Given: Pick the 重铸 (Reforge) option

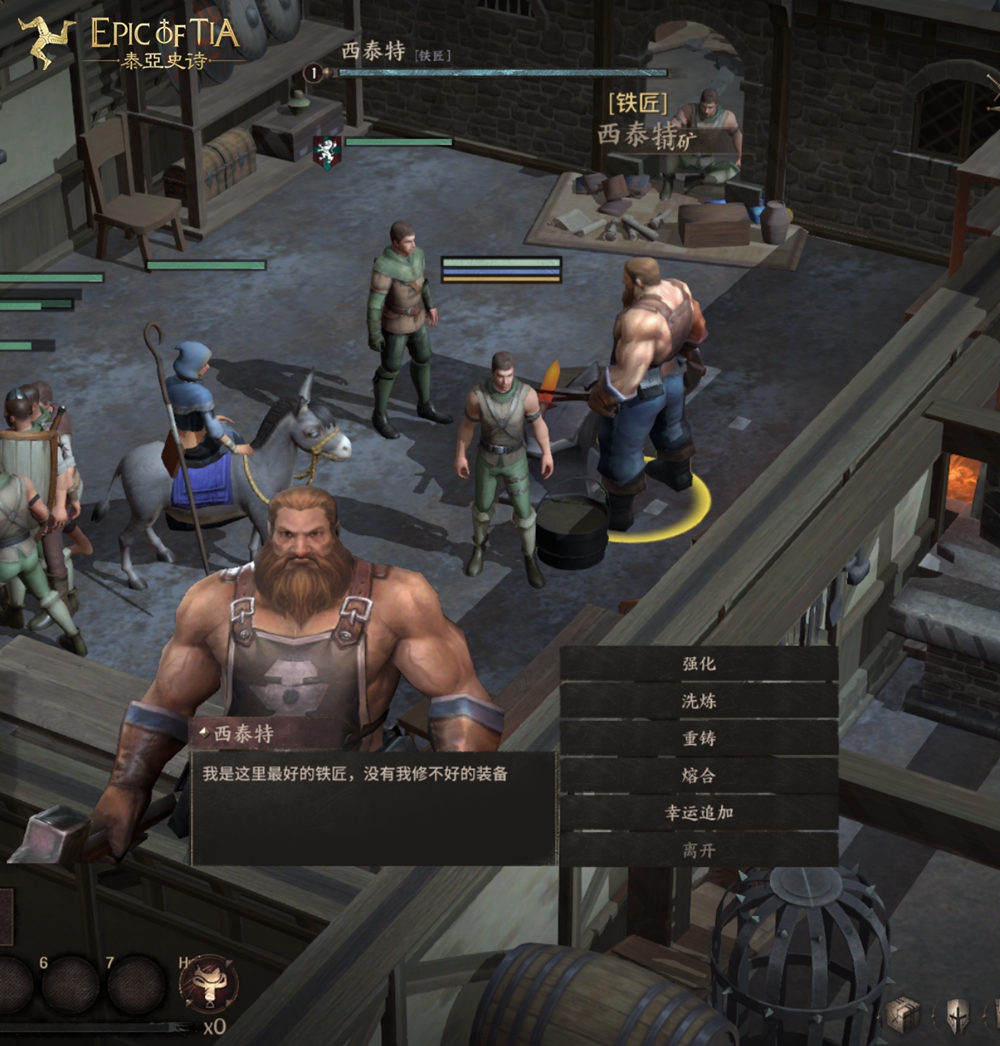Looking at the screenshot, I should (699, 738).
